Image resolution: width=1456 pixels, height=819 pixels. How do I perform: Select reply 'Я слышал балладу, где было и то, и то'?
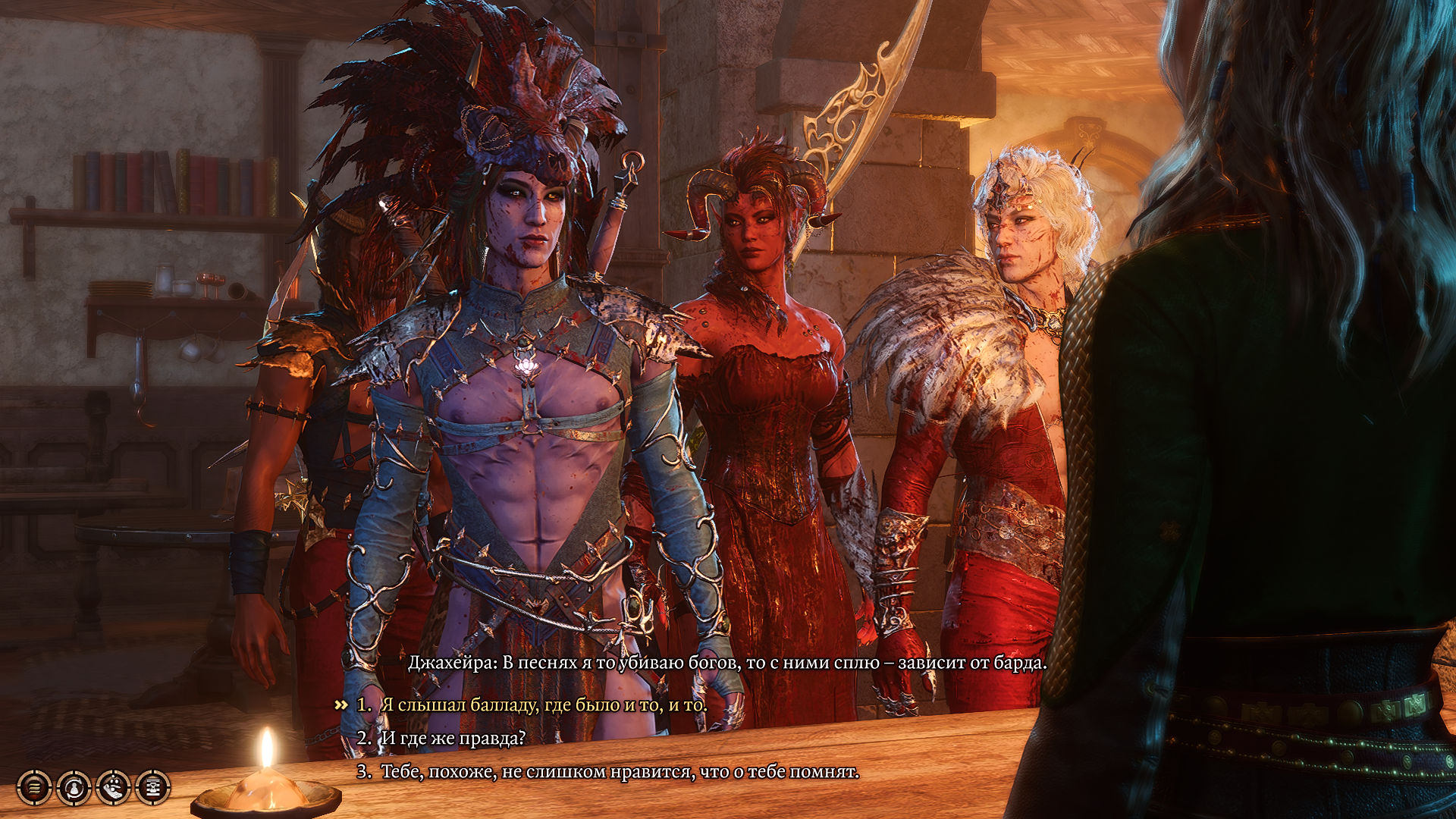(531, 705)
